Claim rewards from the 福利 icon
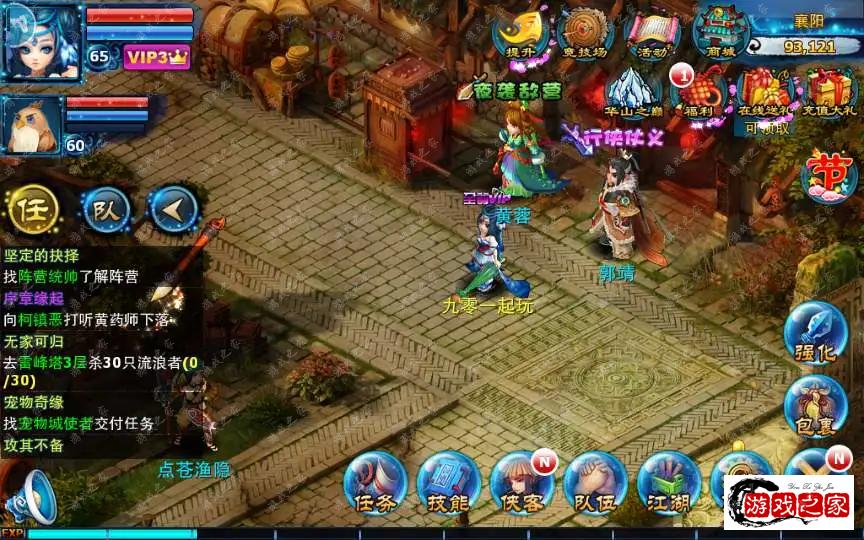Screen dimensions: 864x540 pos(698,92)
